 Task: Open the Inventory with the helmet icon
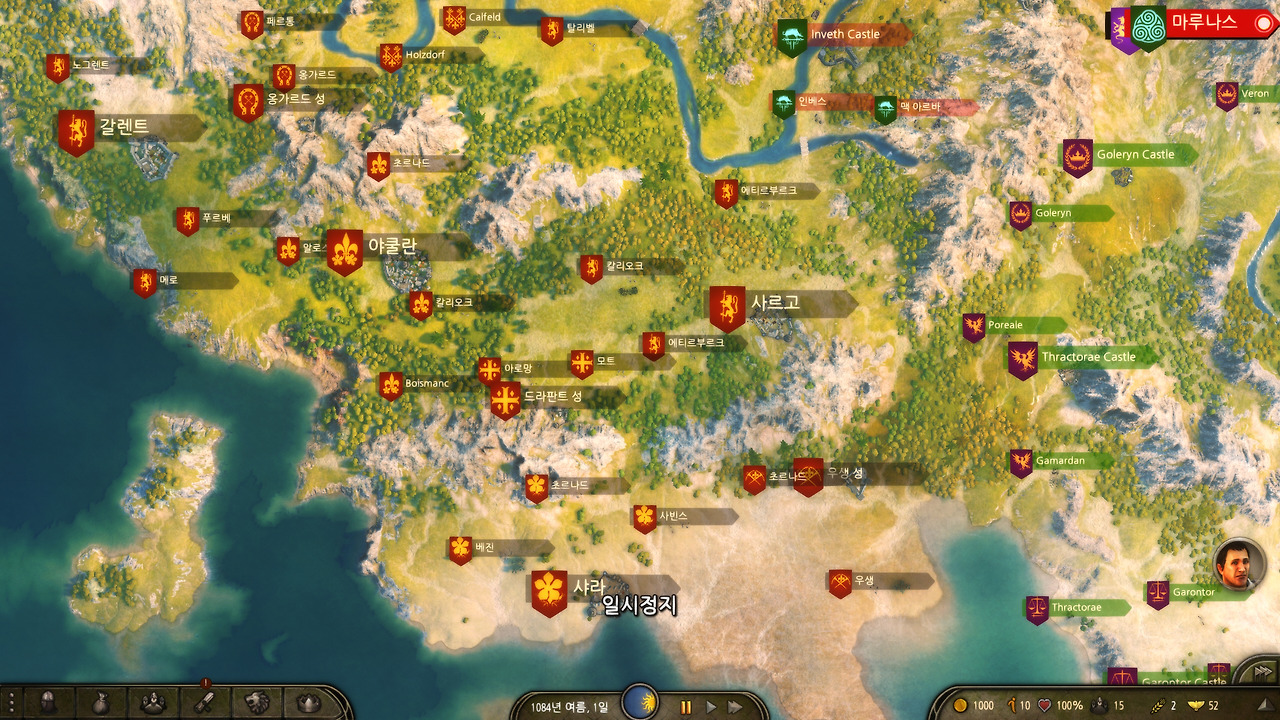pyautogui.click(x=48, y=702)
